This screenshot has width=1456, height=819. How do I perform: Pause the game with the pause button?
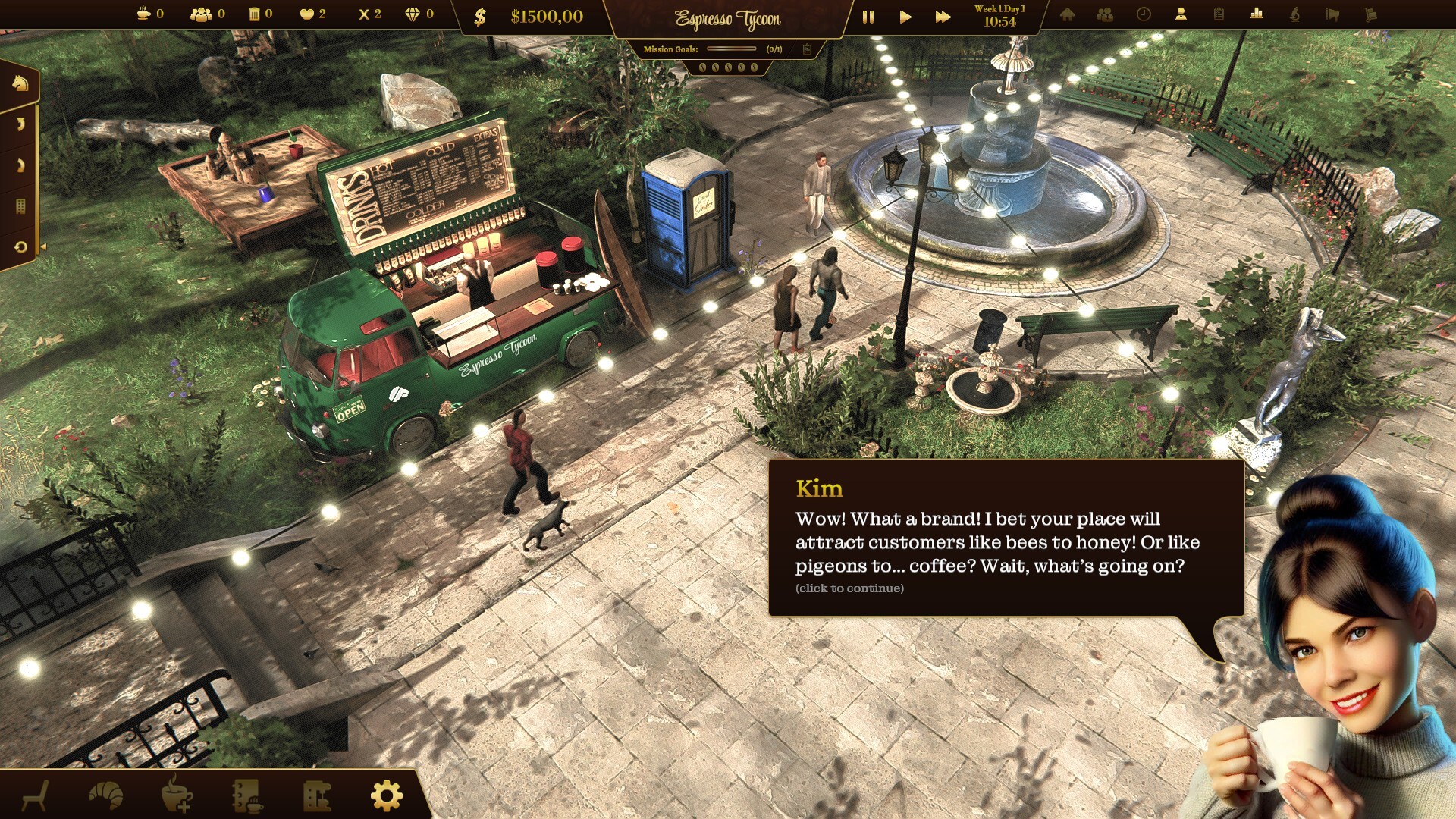click(868, 17)
